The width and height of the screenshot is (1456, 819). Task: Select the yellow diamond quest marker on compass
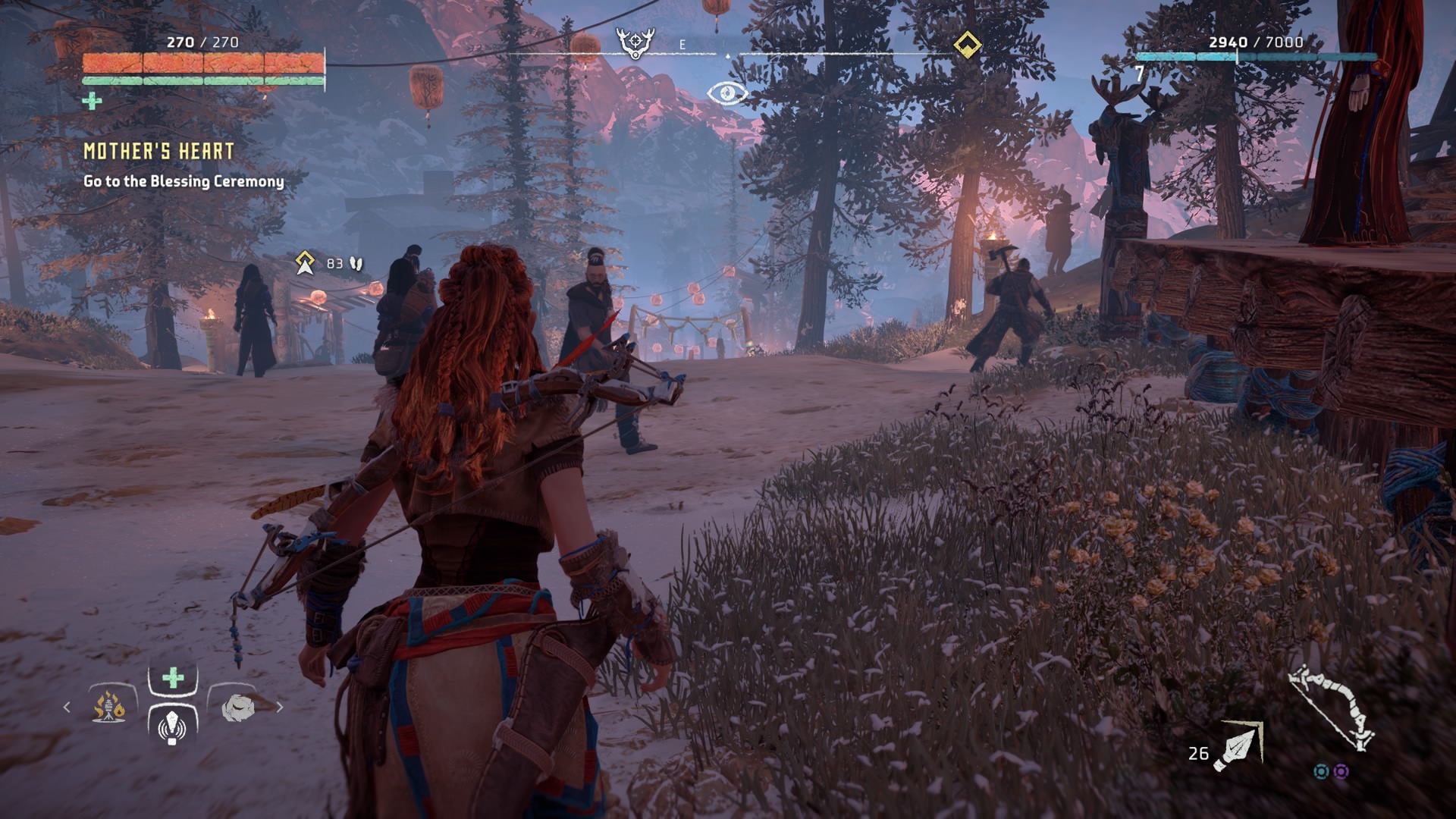pyautogui.click(x=967, y=44)
